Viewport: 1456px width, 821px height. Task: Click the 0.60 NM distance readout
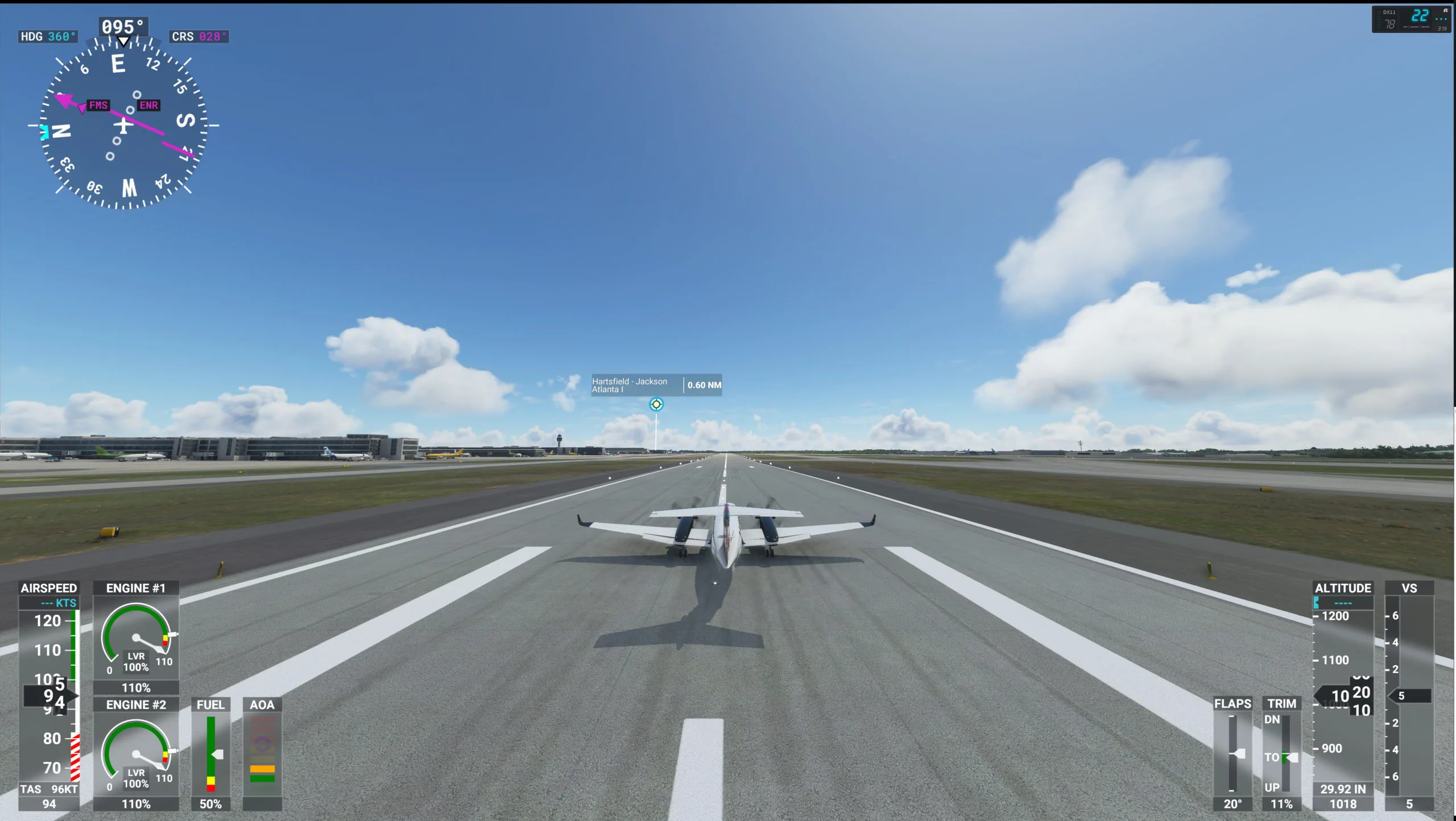click(703, 385)
